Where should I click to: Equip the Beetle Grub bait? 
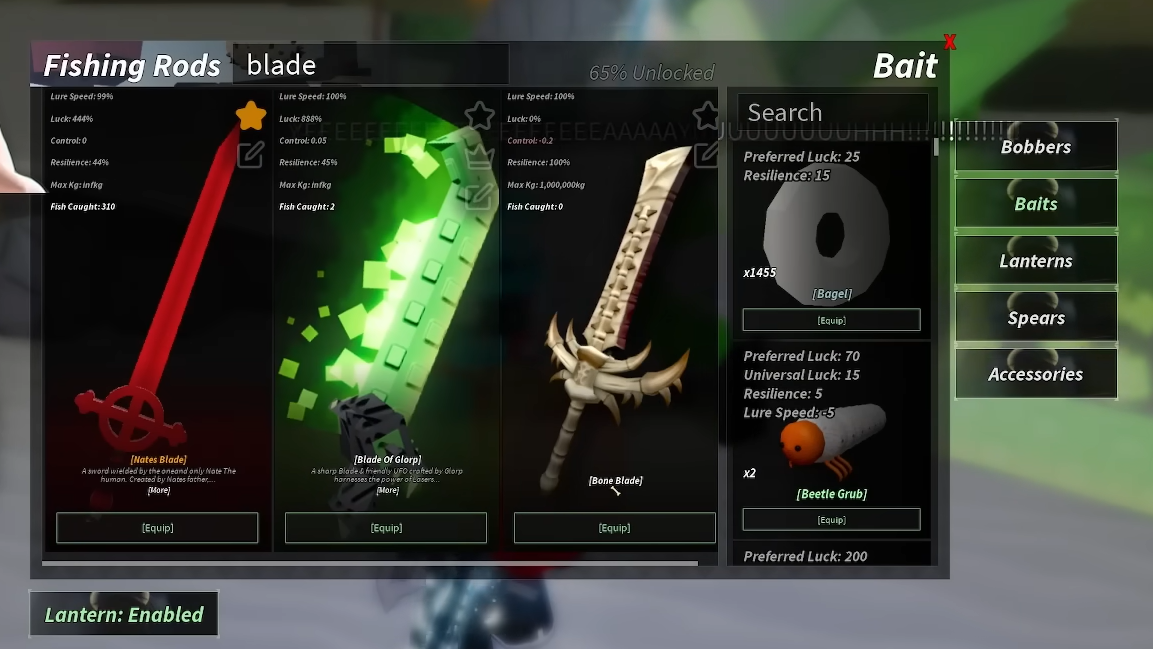point(831,520)
